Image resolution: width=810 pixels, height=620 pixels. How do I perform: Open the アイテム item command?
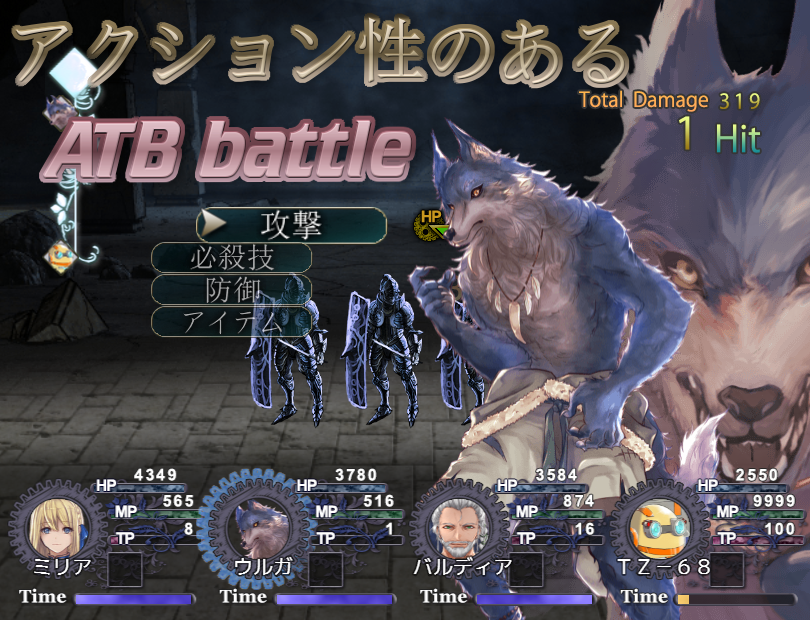click(231, 322)
